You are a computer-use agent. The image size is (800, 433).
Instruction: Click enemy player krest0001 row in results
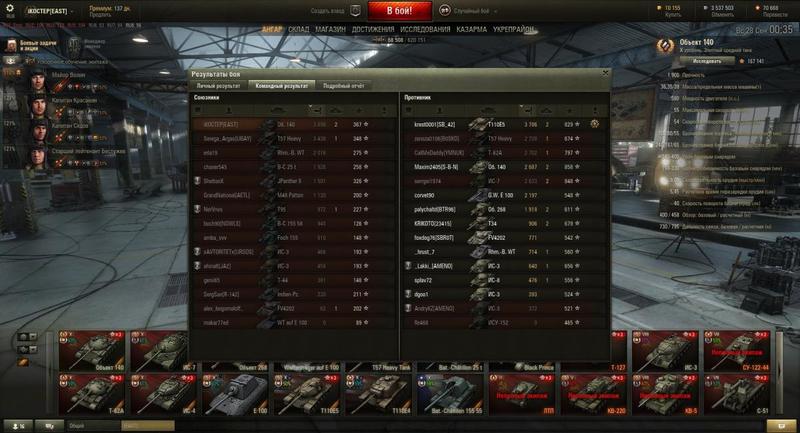tap(500, 123)
